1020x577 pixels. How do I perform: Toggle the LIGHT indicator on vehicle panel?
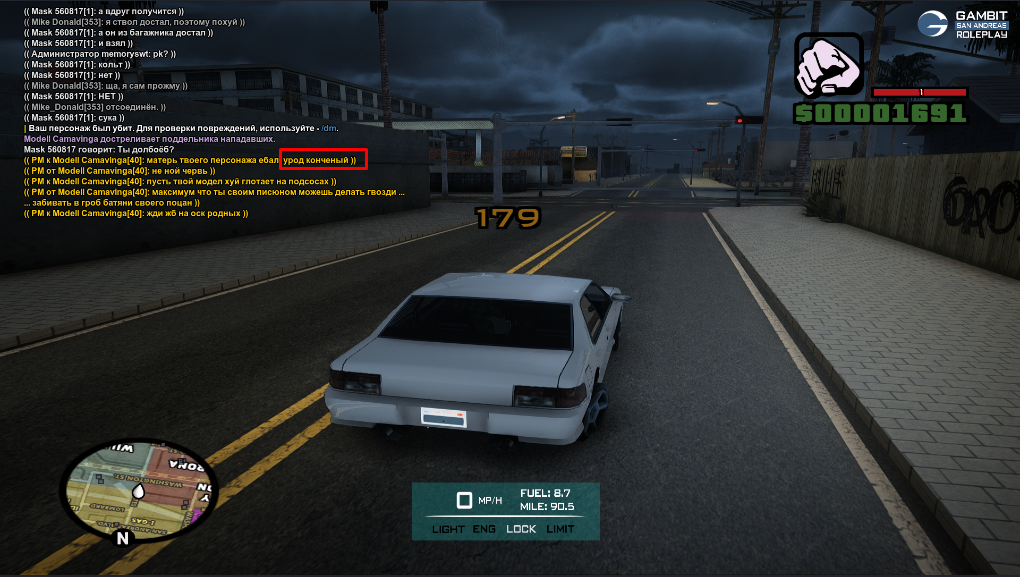(x=448, y=528)
